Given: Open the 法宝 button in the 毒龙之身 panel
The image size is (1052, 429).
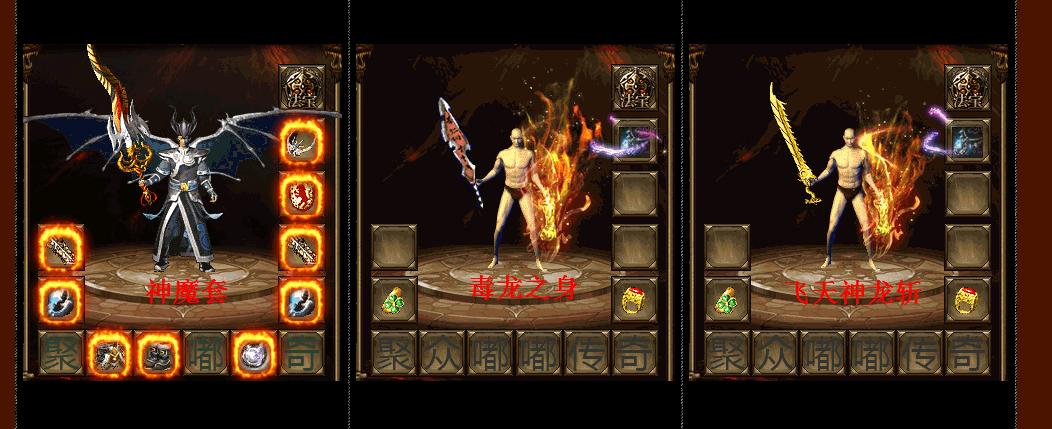Looking at the screenshot, I should (x=634, y=87).
